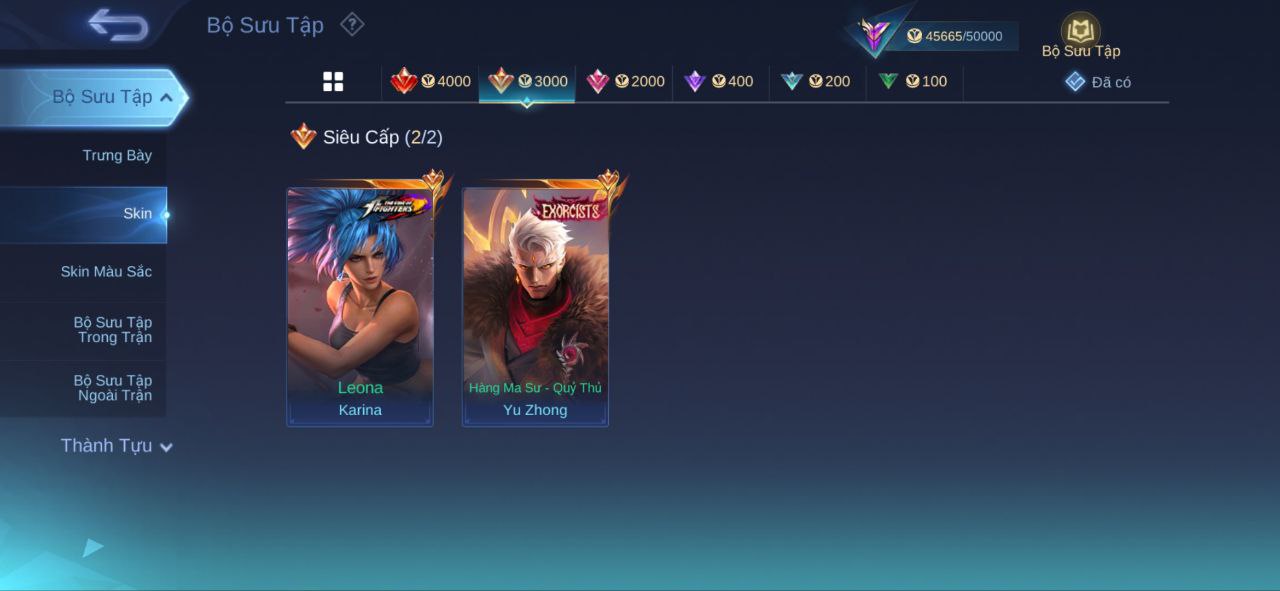Open the Bộ Sưu Tập book icon

(x=1080, y=33)
